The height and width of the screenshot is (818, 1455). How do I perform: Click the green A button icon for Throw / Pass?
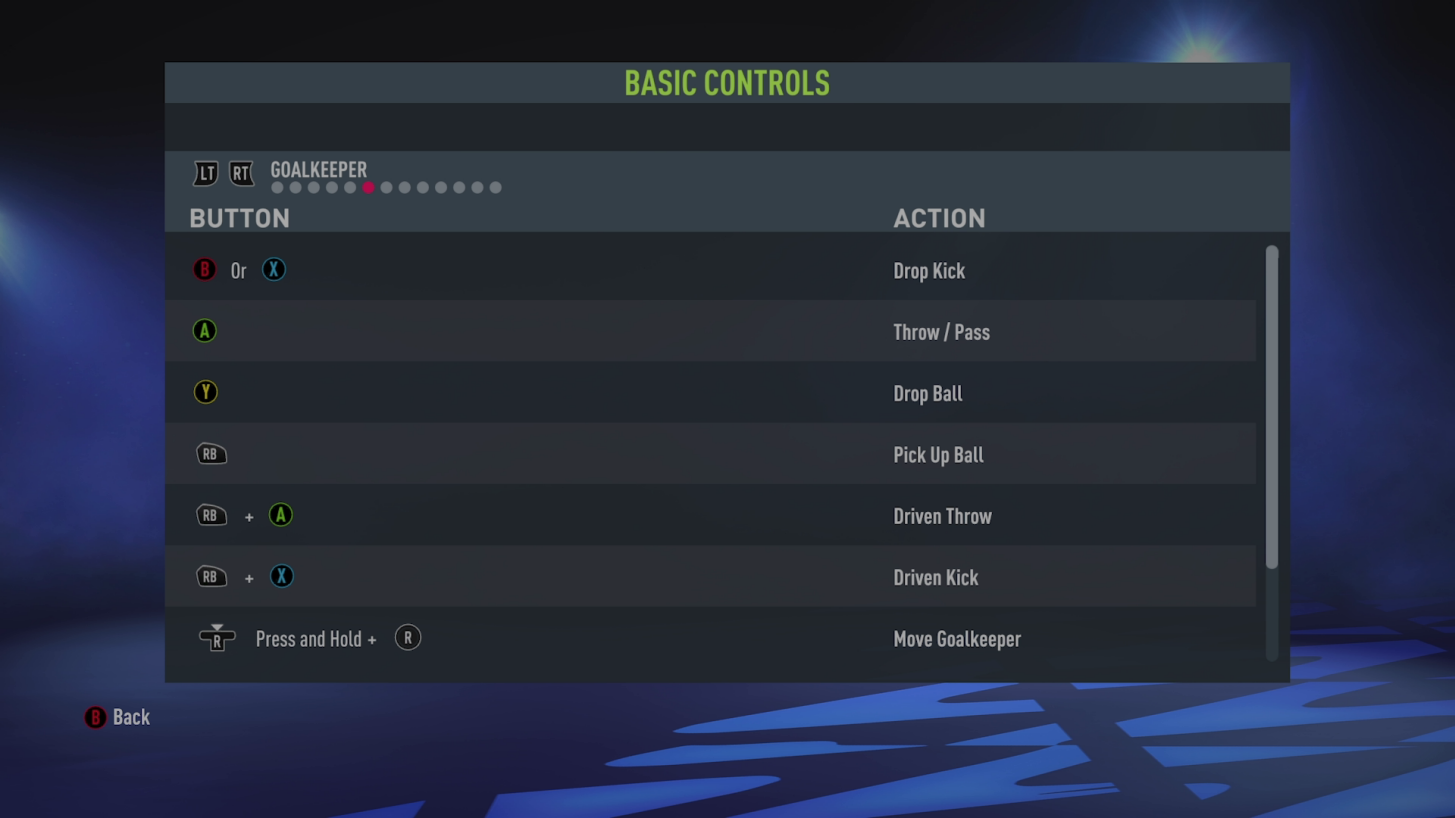(x=204, y=331)
